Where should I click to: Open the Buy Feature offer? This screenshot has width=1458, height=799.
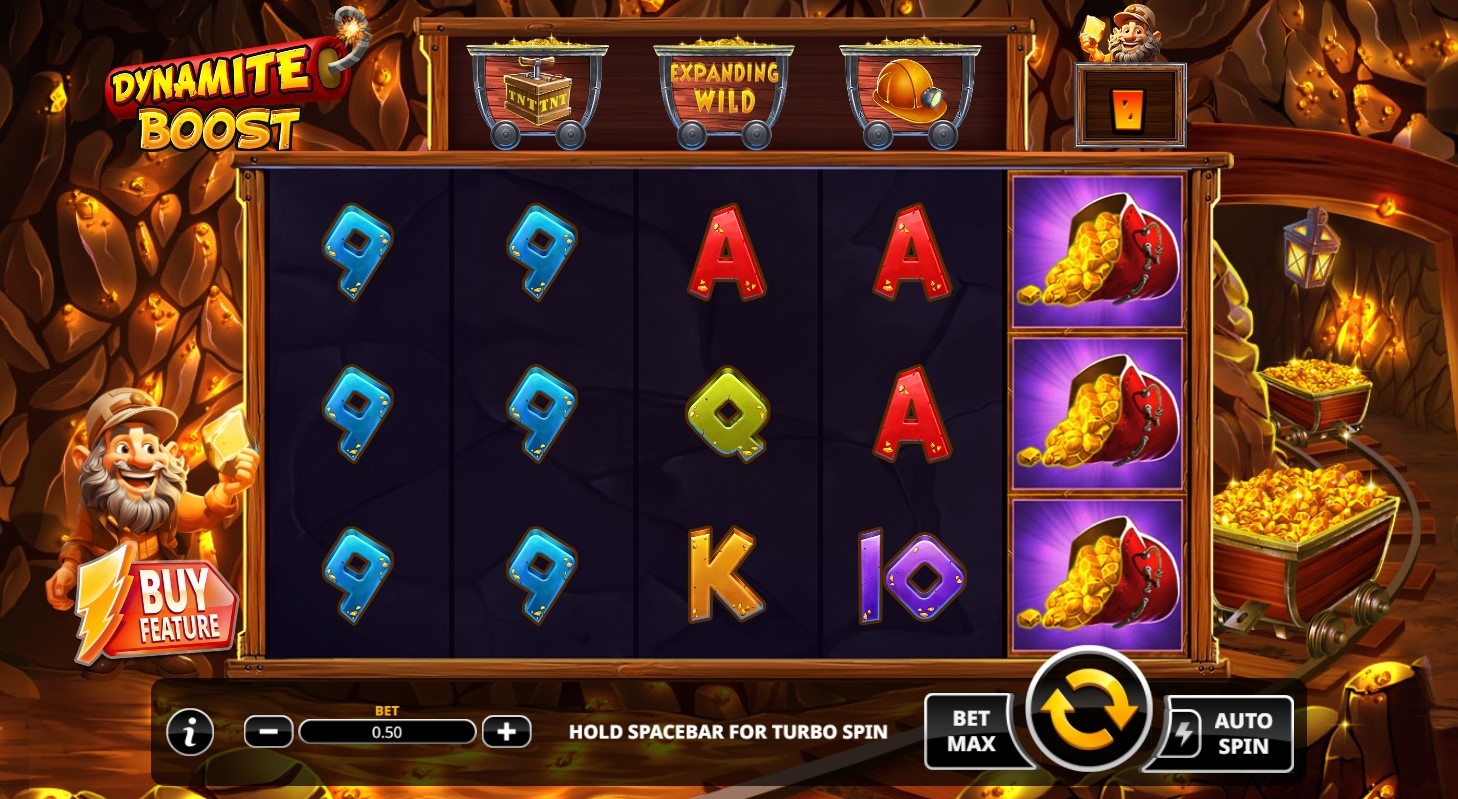(x=165, y=606)
